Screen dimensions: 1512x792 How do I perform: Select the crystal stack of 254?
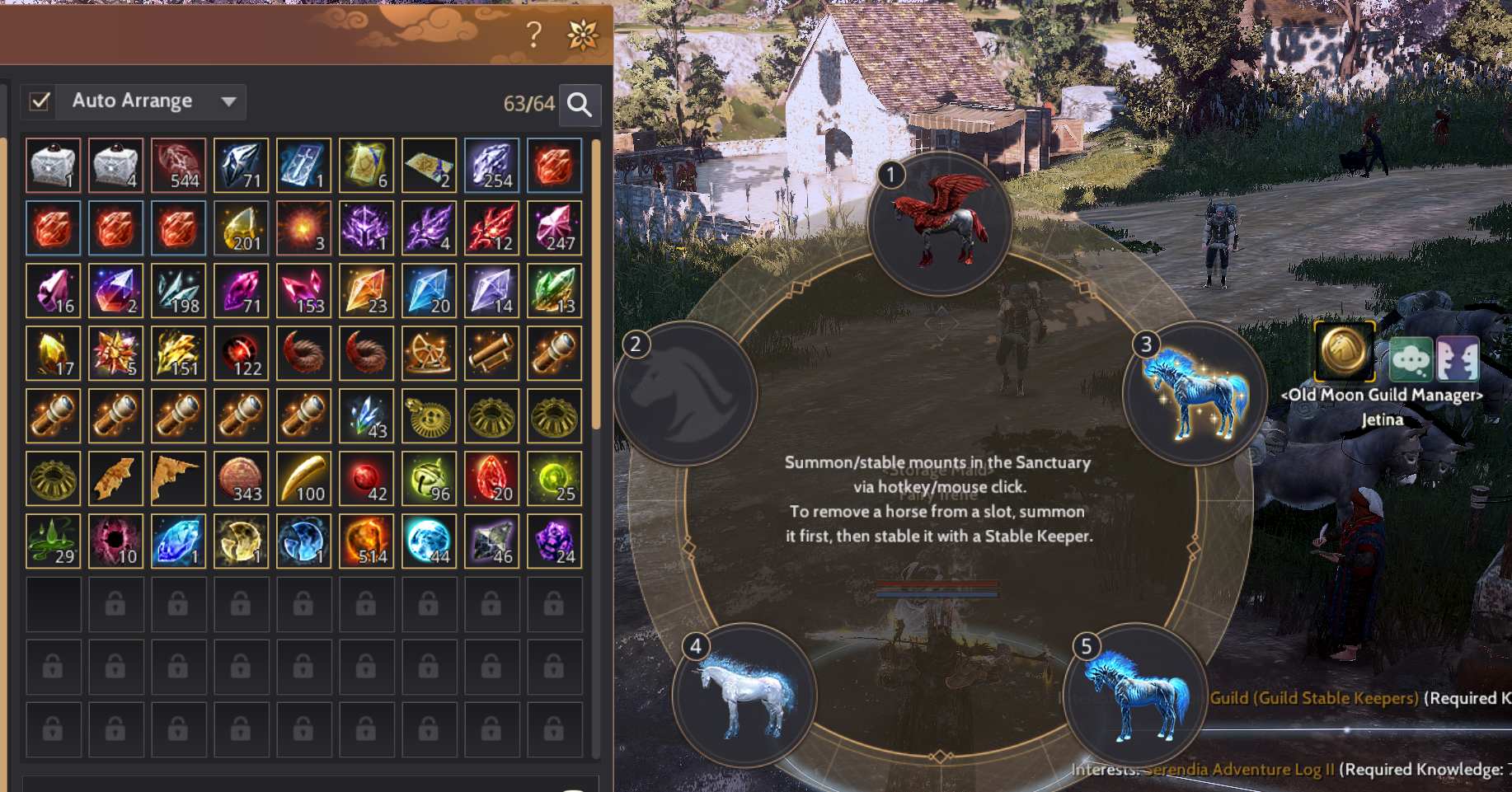[x=491, y=165]
